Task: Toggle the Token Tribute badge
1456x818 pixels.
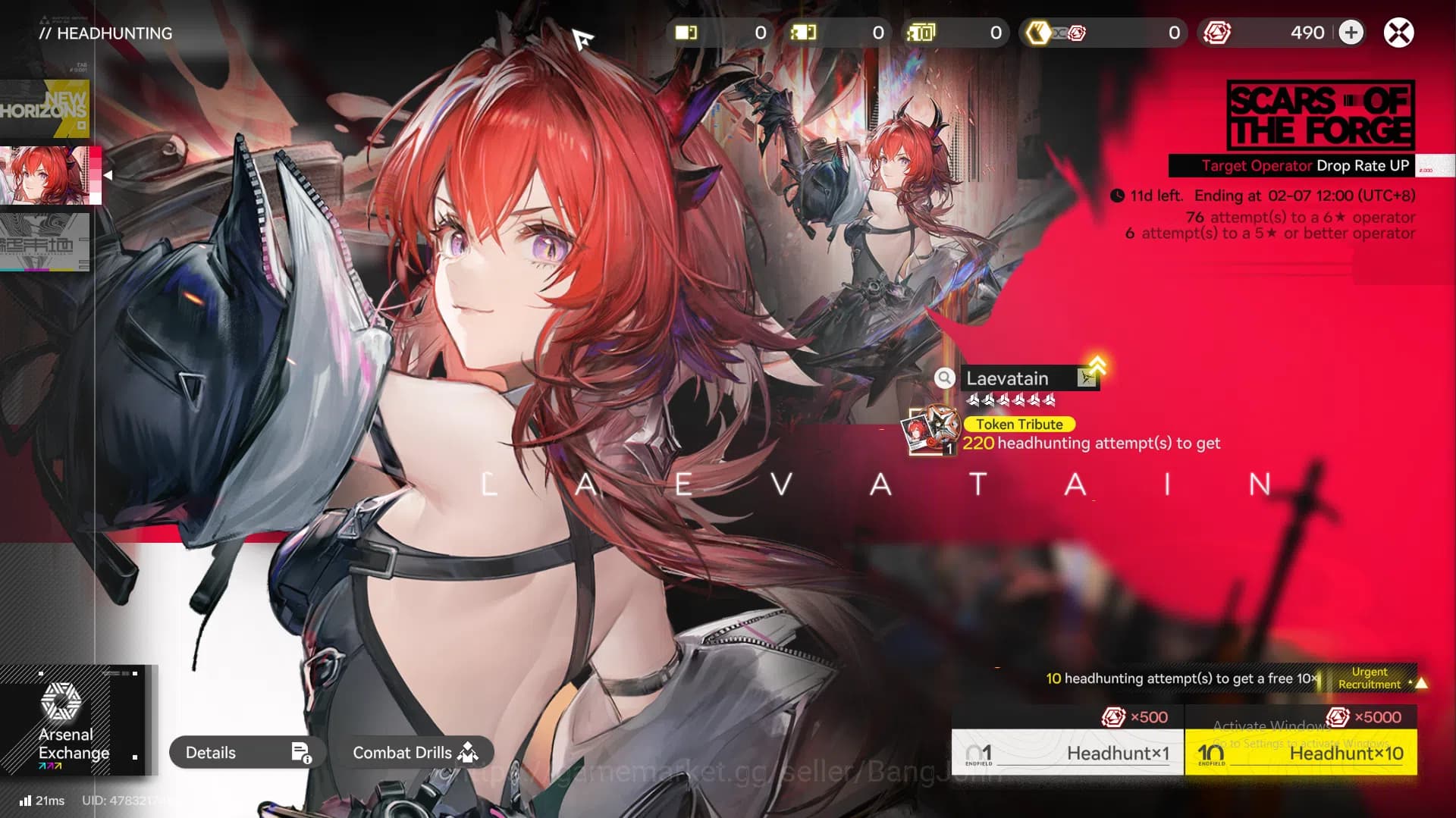Action: point(1018,425)
